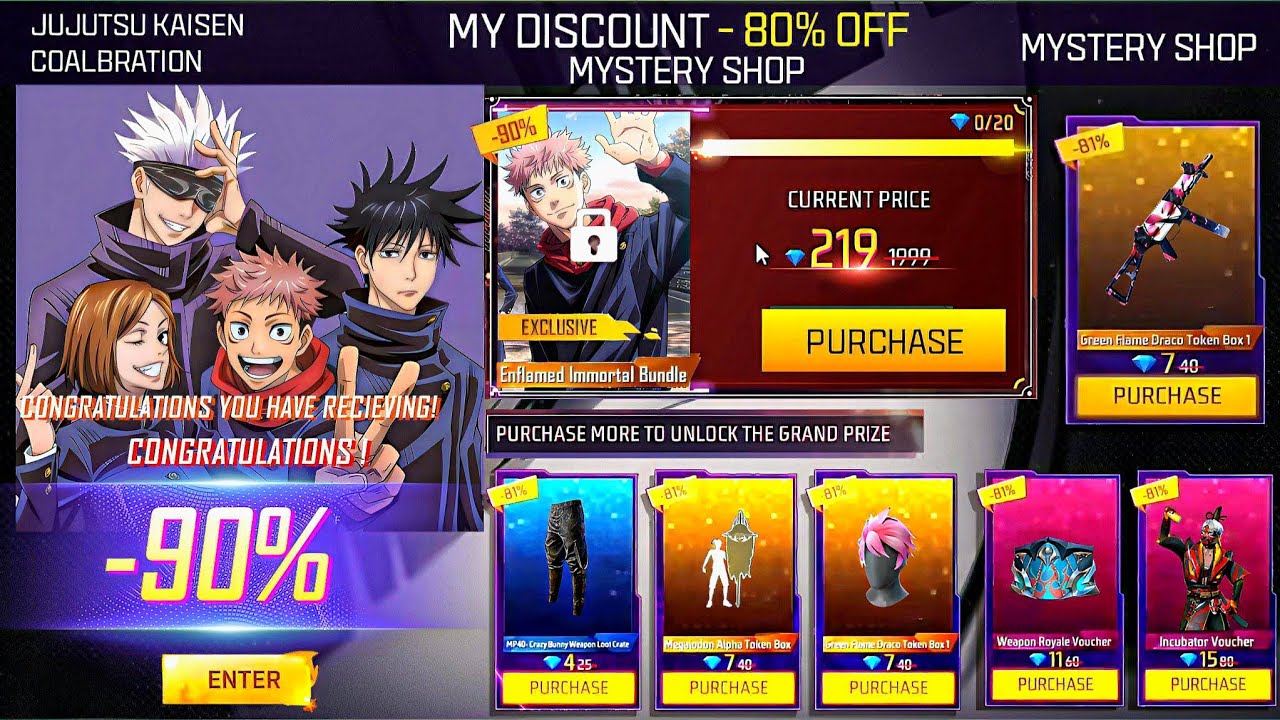Buy the Megalodon Alpha Token Box

tap(728, 687)
